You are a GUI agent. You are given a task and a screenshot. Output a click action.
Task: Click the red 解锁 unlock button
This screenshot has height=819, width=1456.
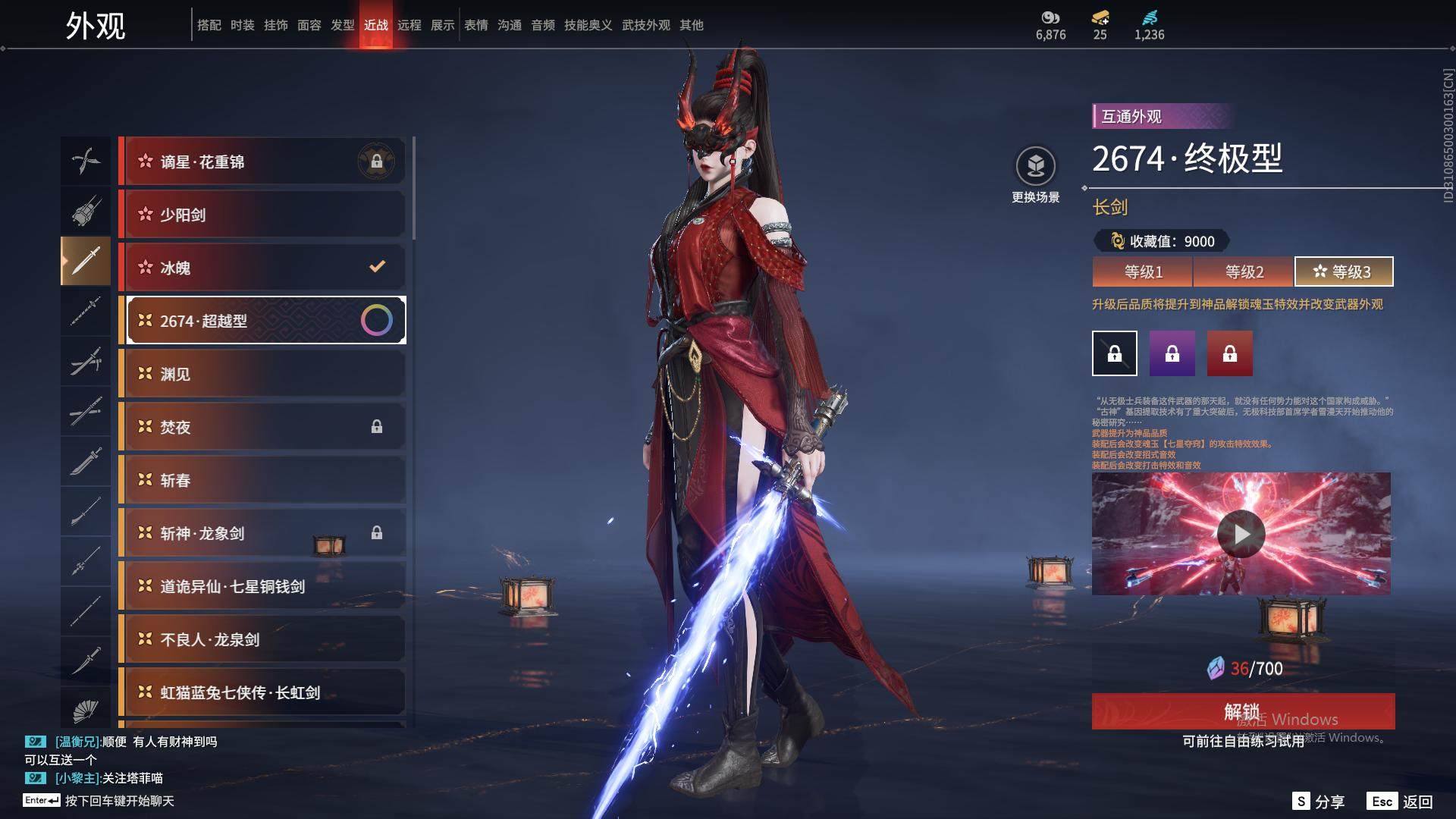tap(1242, 711)
